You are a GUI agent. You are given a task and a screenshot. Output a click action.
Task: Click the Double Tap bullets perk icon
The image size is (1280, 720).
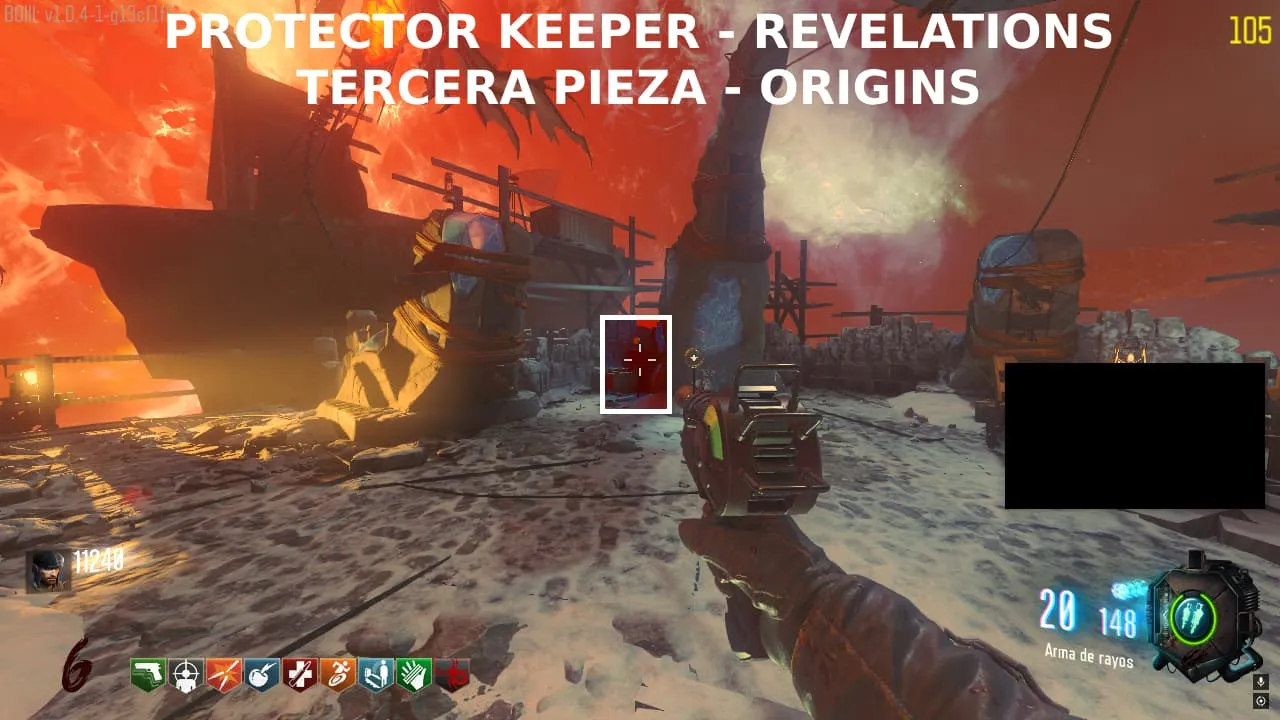point(223,676)
